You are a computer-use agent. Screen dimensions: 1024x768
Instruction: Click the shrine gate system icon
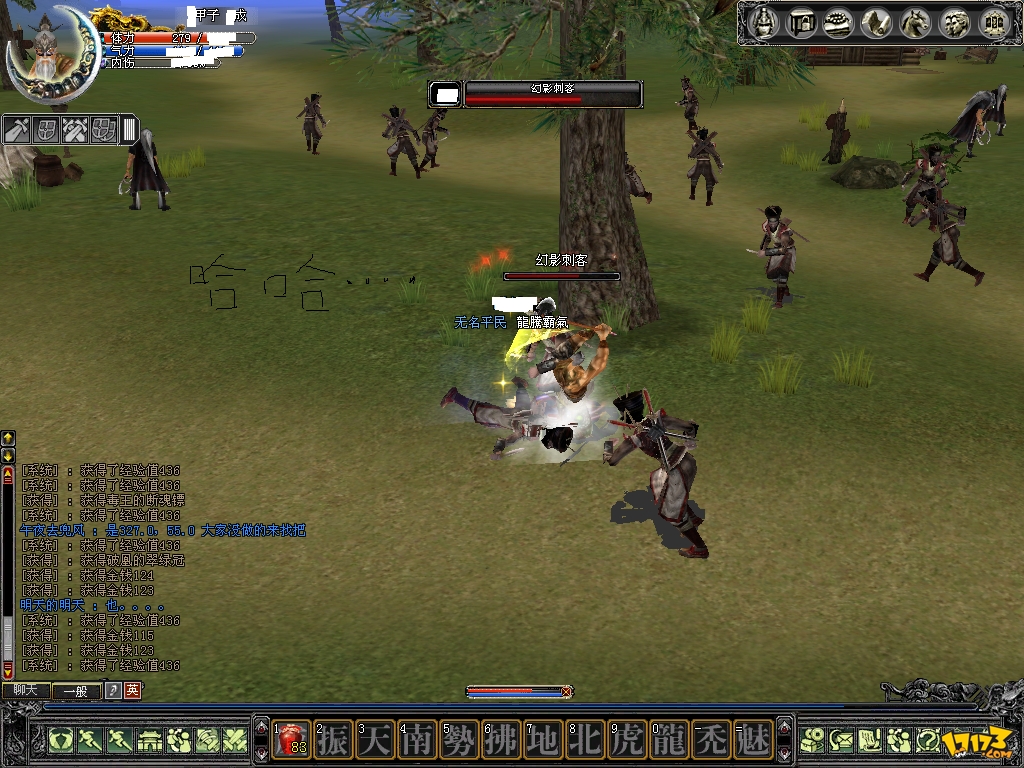[992, 22]
